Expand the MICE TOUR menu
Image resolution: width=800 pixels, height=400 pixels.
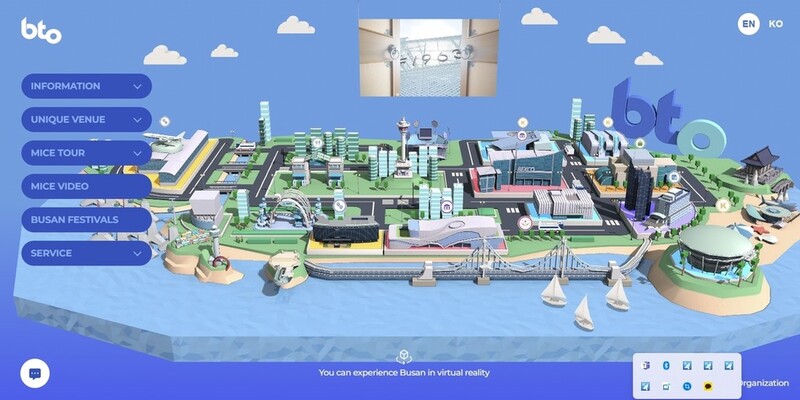tap(85, 153)
